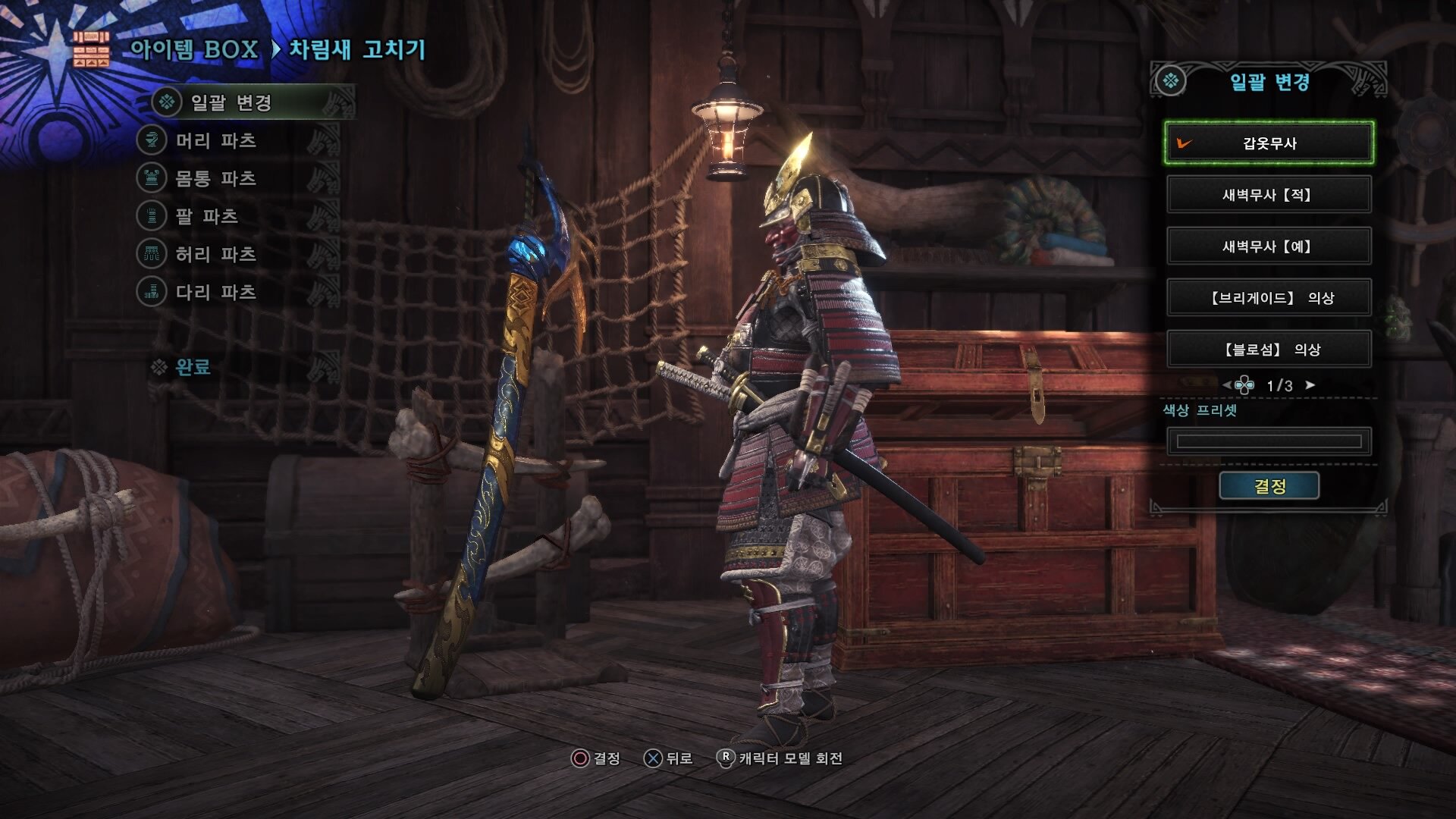The image size is (1456, 819).
Task: Choose the 【블로섬】 의상 set
Action: pos(1269,349)
